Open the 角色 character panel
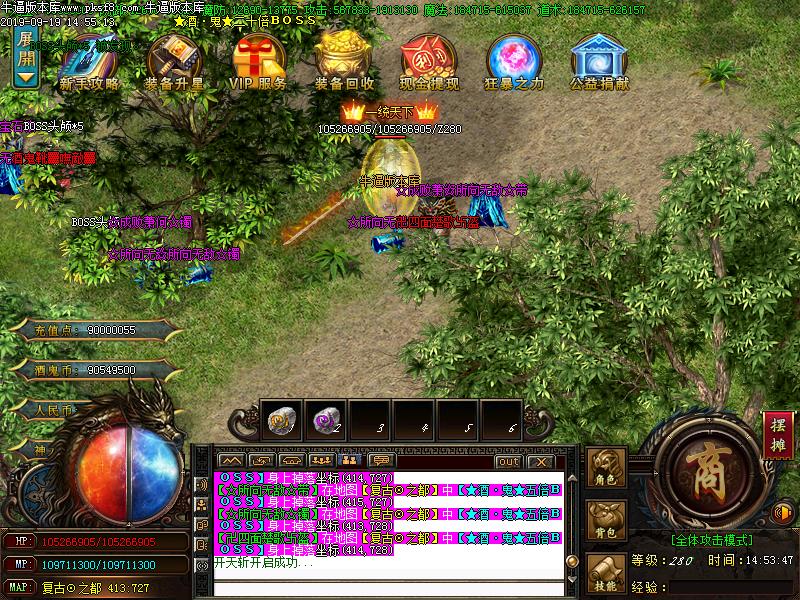Viewport: 800px width, 600px height. click(x=606, y=468)
